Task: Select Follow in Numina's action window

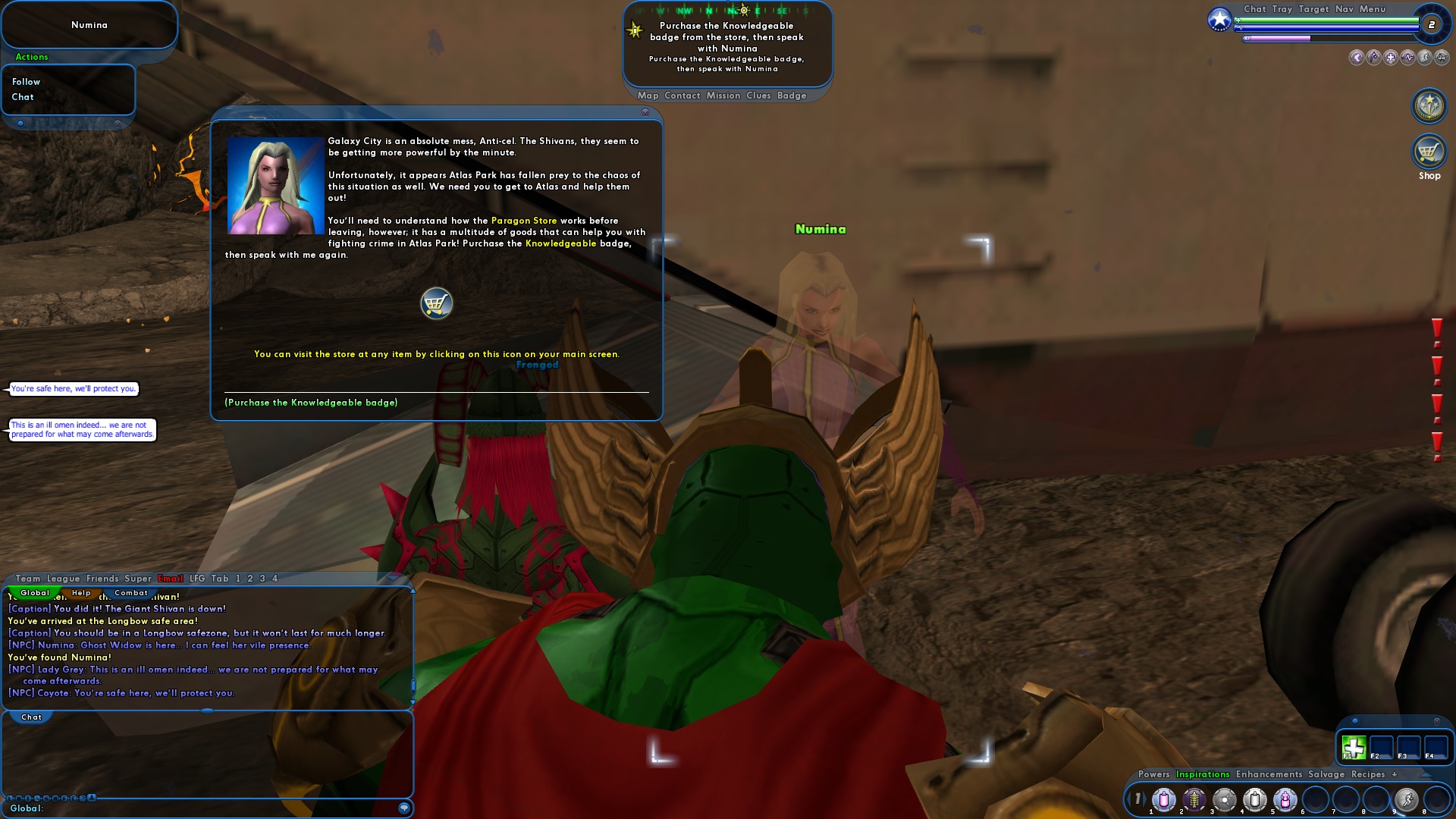Action: coord(26,81)
